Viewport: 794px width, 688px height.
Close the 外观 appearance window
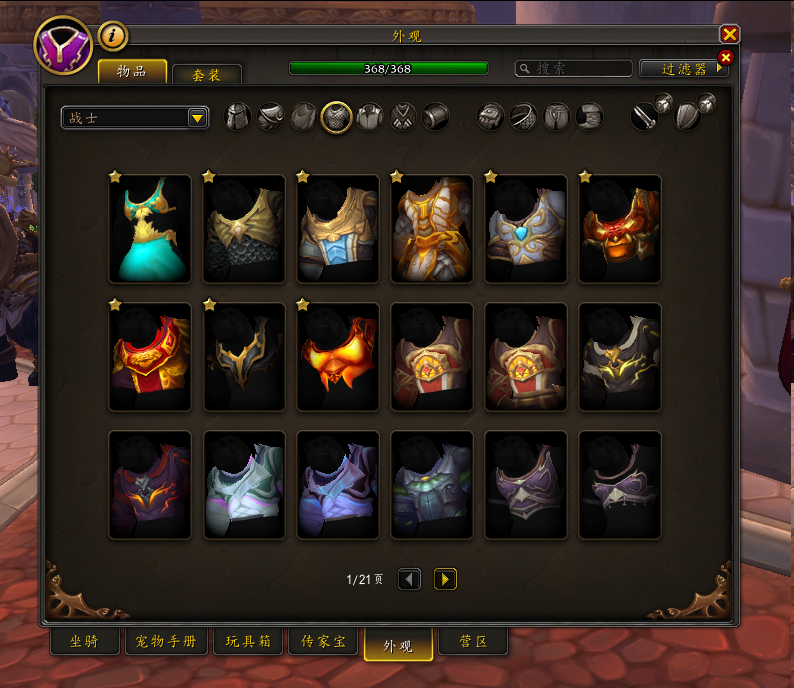click(x=730, y=34)
